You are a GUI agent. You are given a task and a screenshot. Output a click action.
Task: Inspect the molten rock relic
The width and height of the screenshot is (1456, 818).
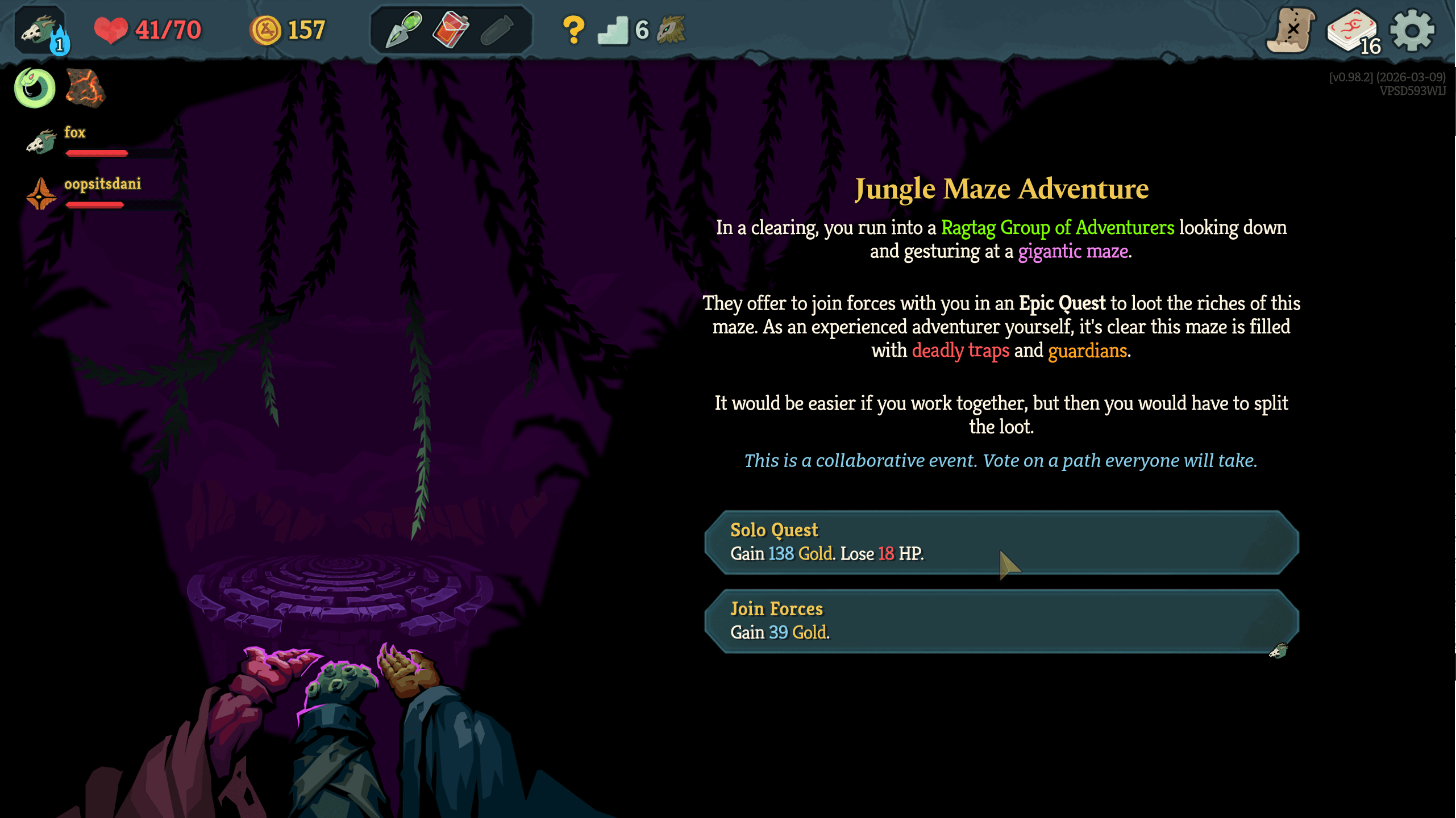tap(85, 88)
